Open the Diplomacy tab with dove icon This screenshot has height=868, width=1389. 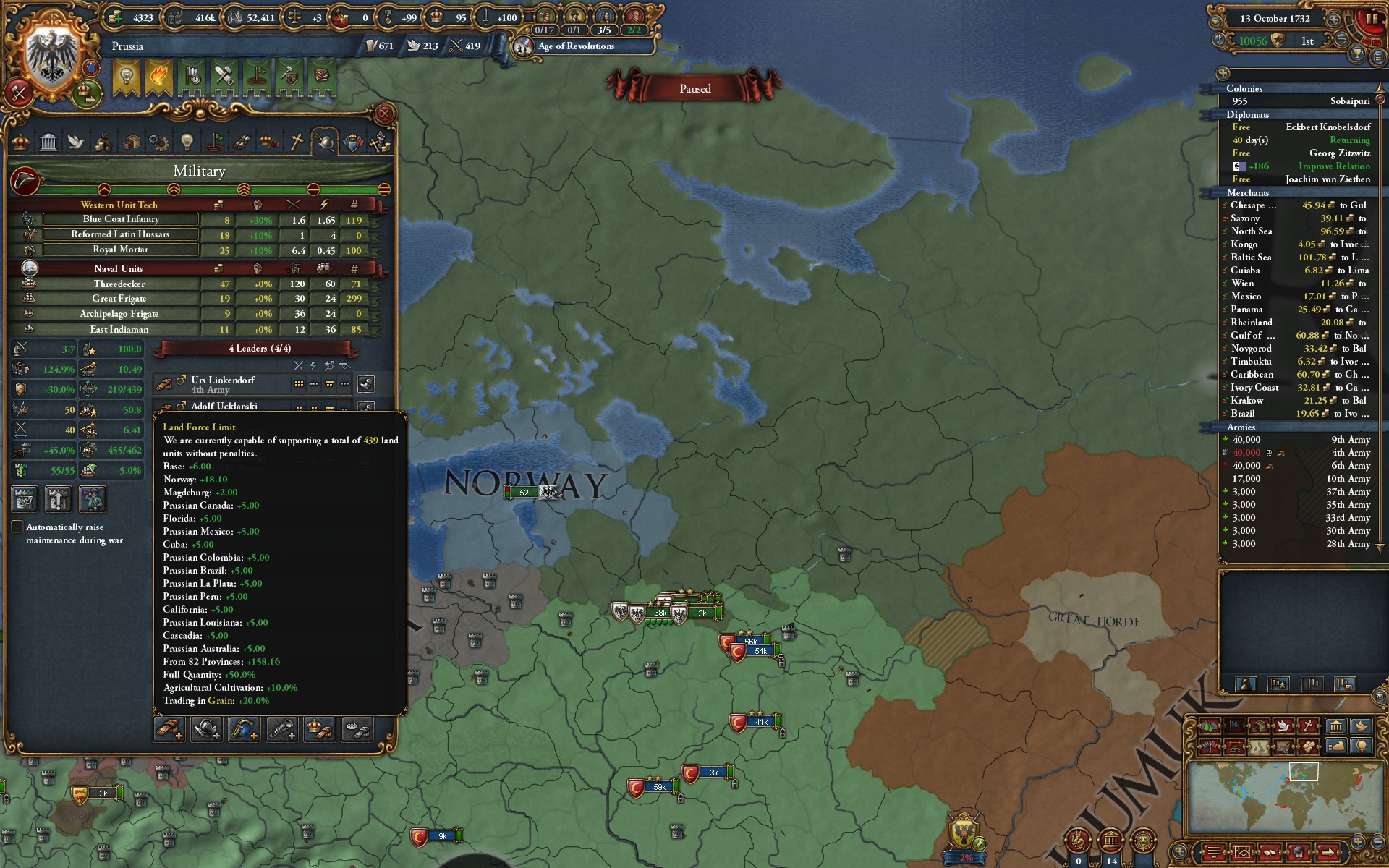(x=75, y=142)
